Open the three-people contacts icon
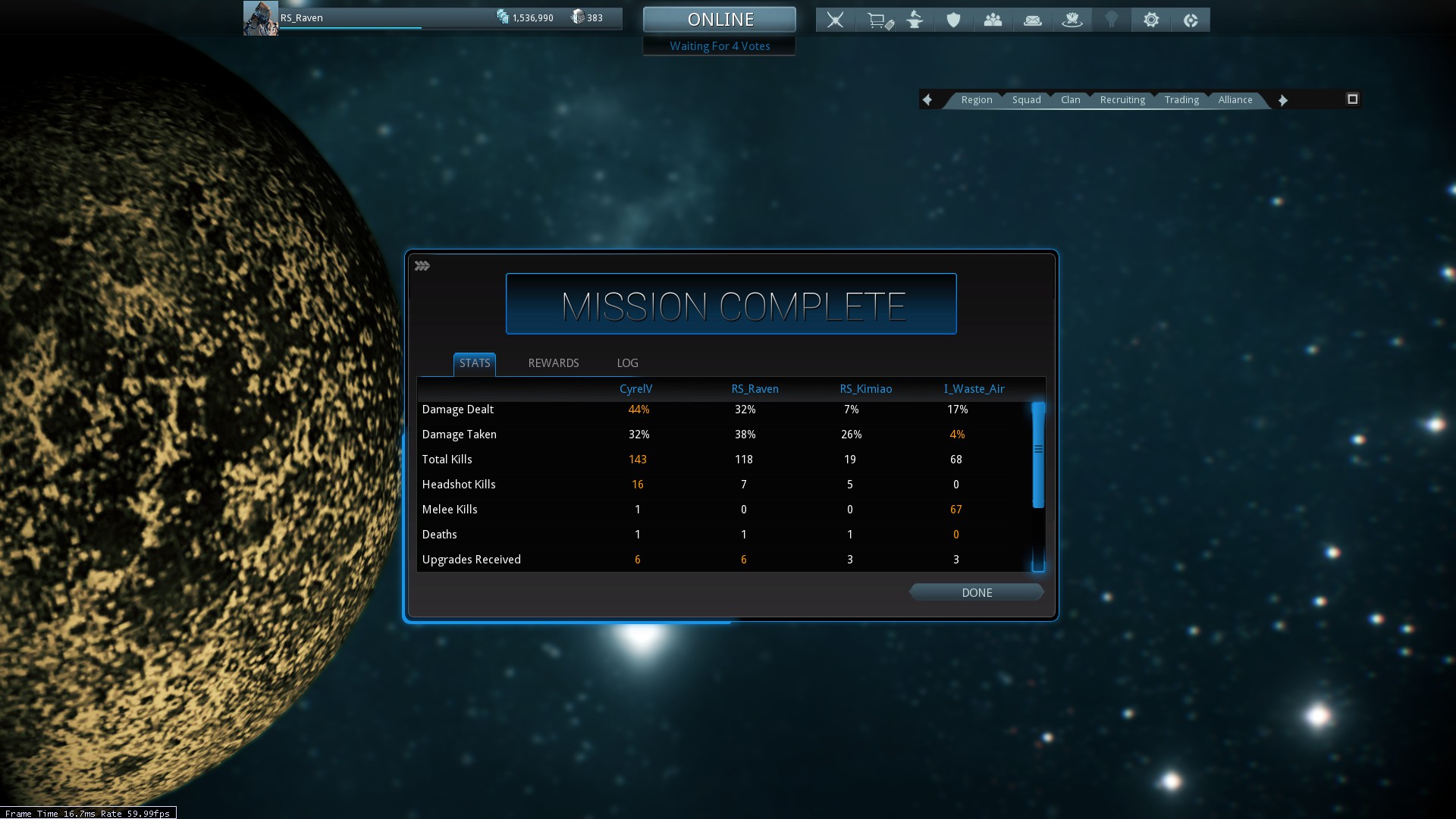This screenshot has width=1456, height=819. pos(993,20)
